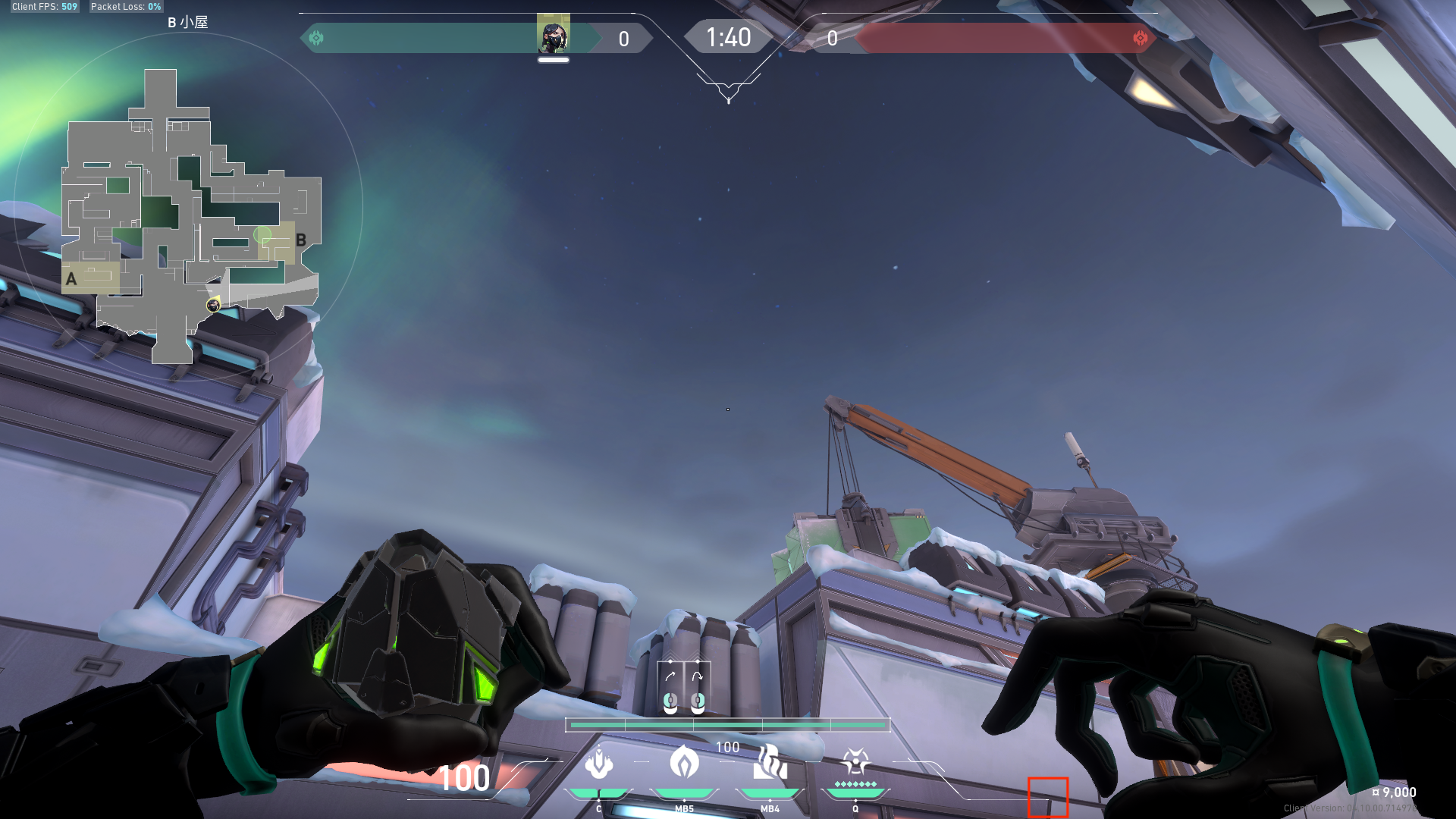
Task: Click the green team emblem in score bar
Action: (x=316, y=38)
